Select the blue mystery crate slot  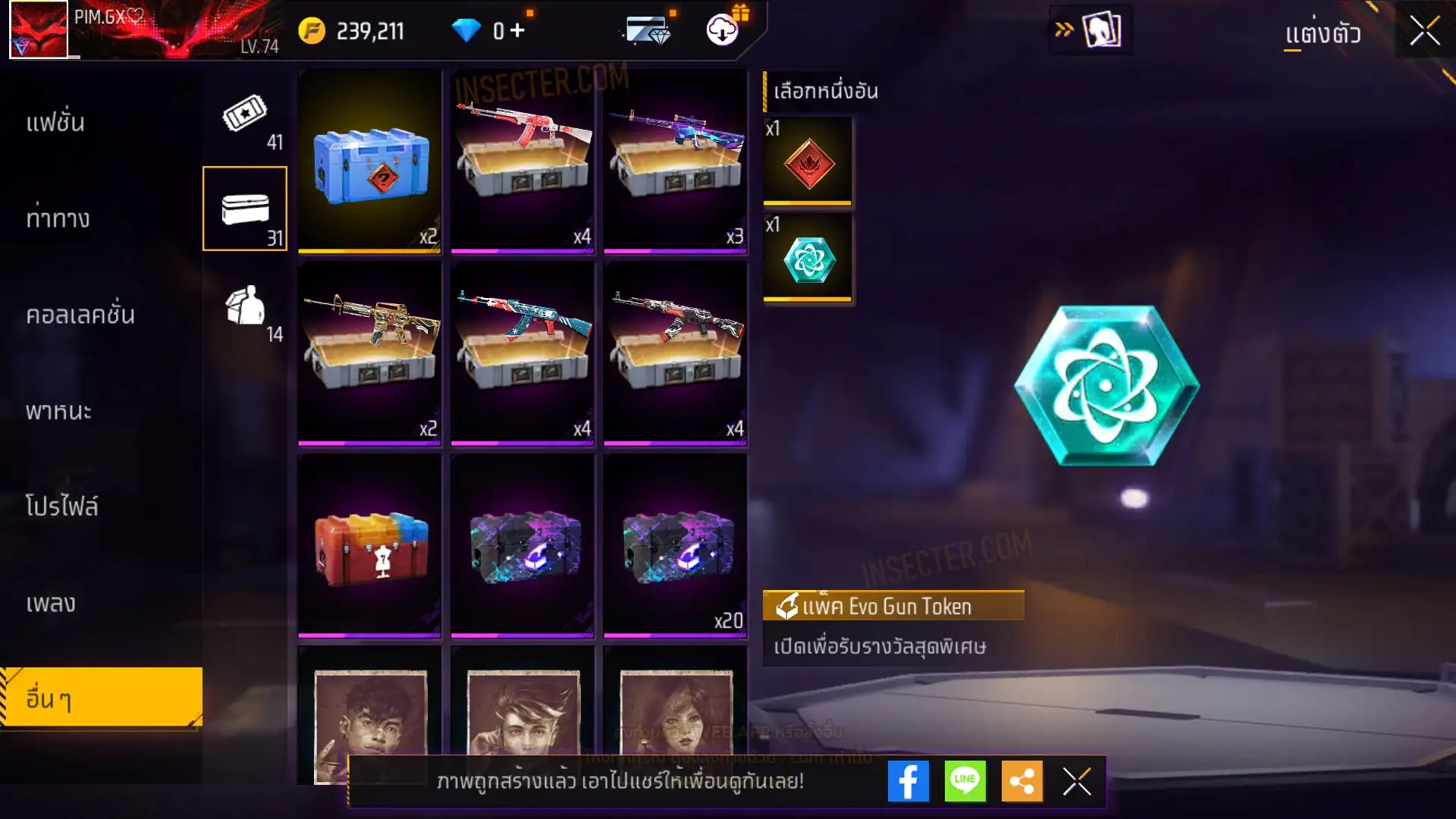tap(370, 161)
